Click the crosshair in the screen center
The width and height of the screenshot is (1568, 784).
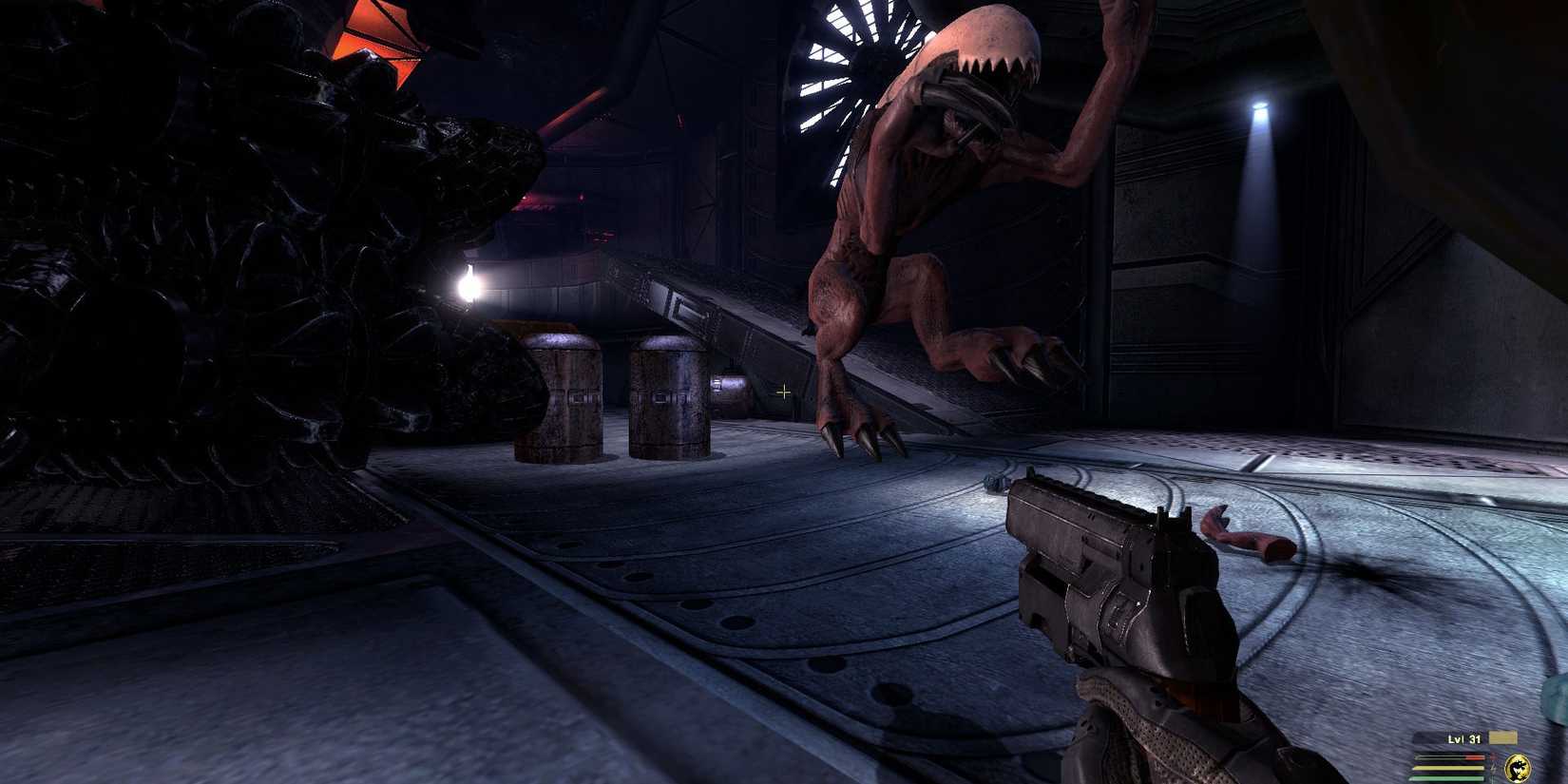coord(785,392)
